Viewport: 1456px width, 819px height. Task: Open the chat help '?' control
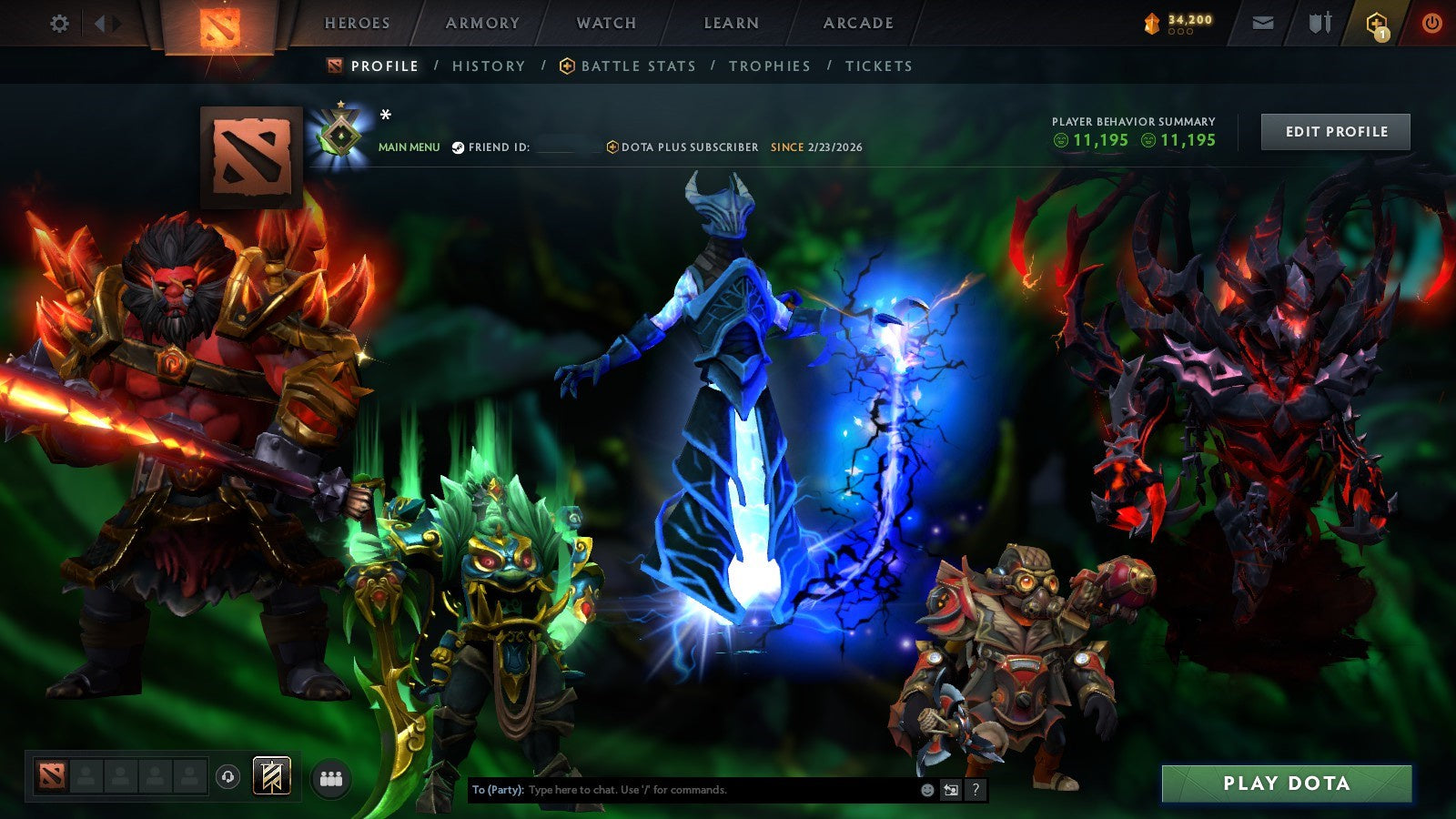(976, 791)
